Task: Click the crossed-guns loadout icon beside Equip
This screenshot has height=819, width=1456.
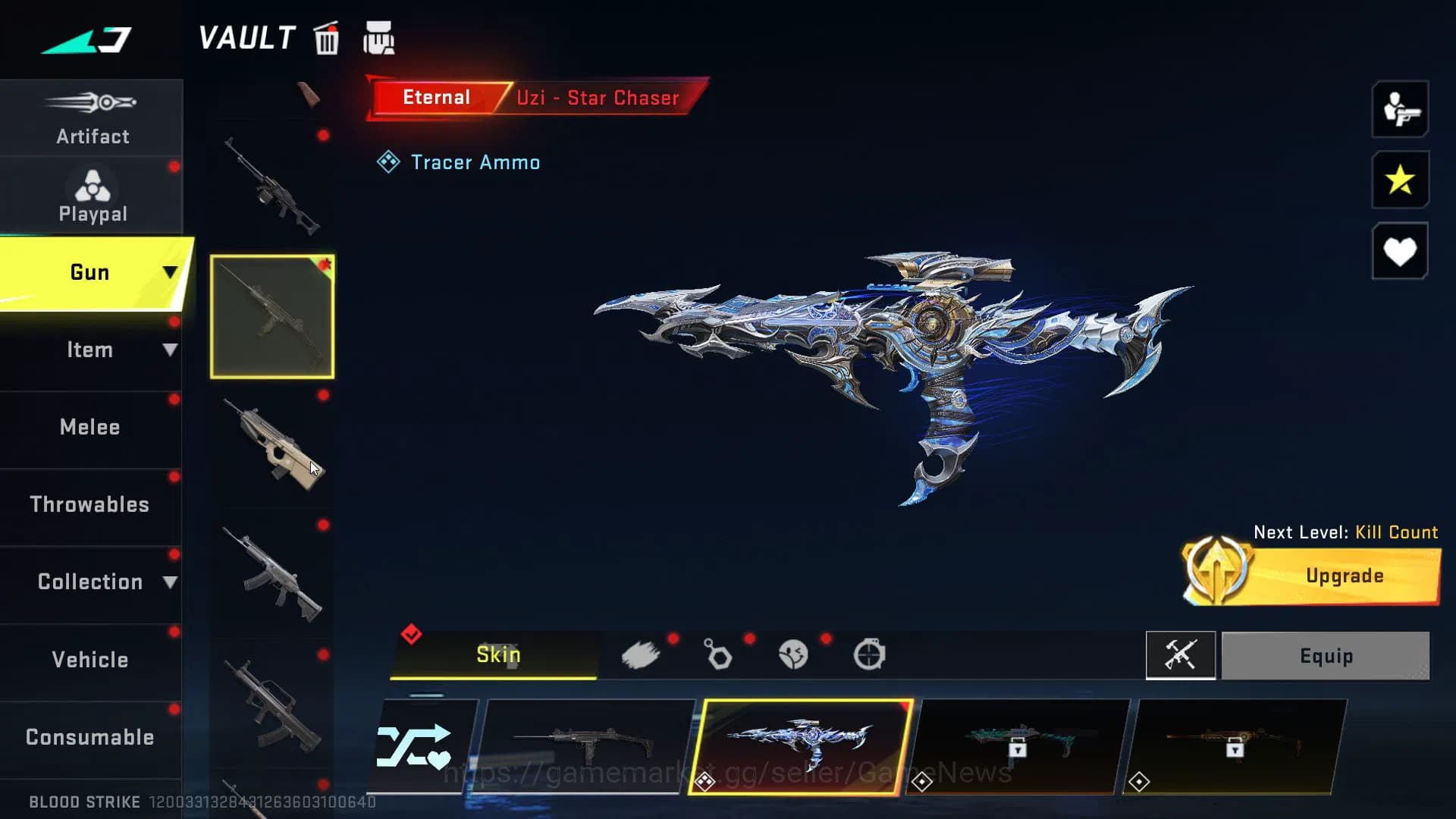Action: (x=1181, y=655)
